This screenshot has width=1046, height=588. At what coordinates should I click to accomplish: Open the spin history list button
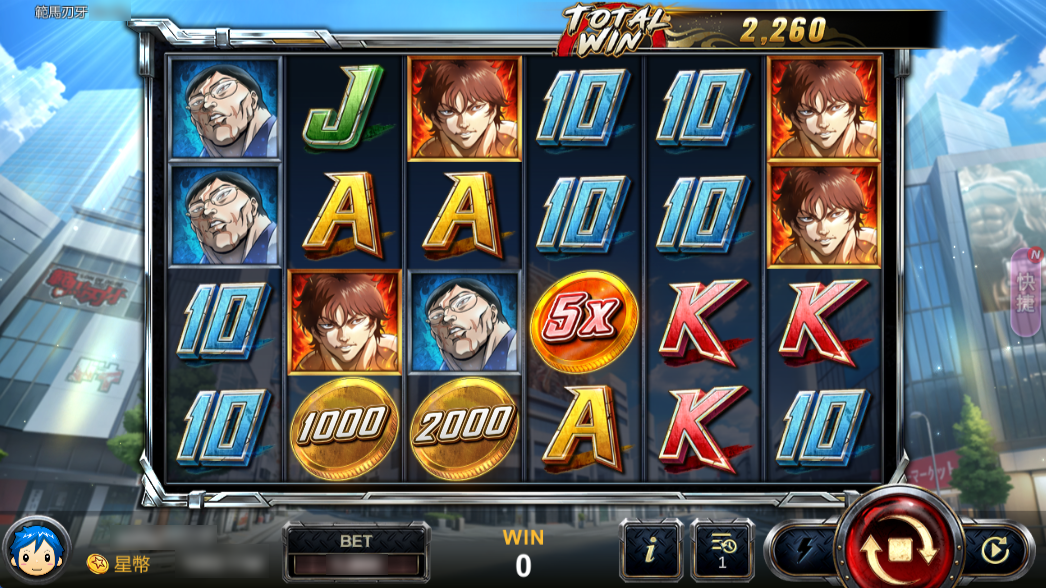click(722, 549)
